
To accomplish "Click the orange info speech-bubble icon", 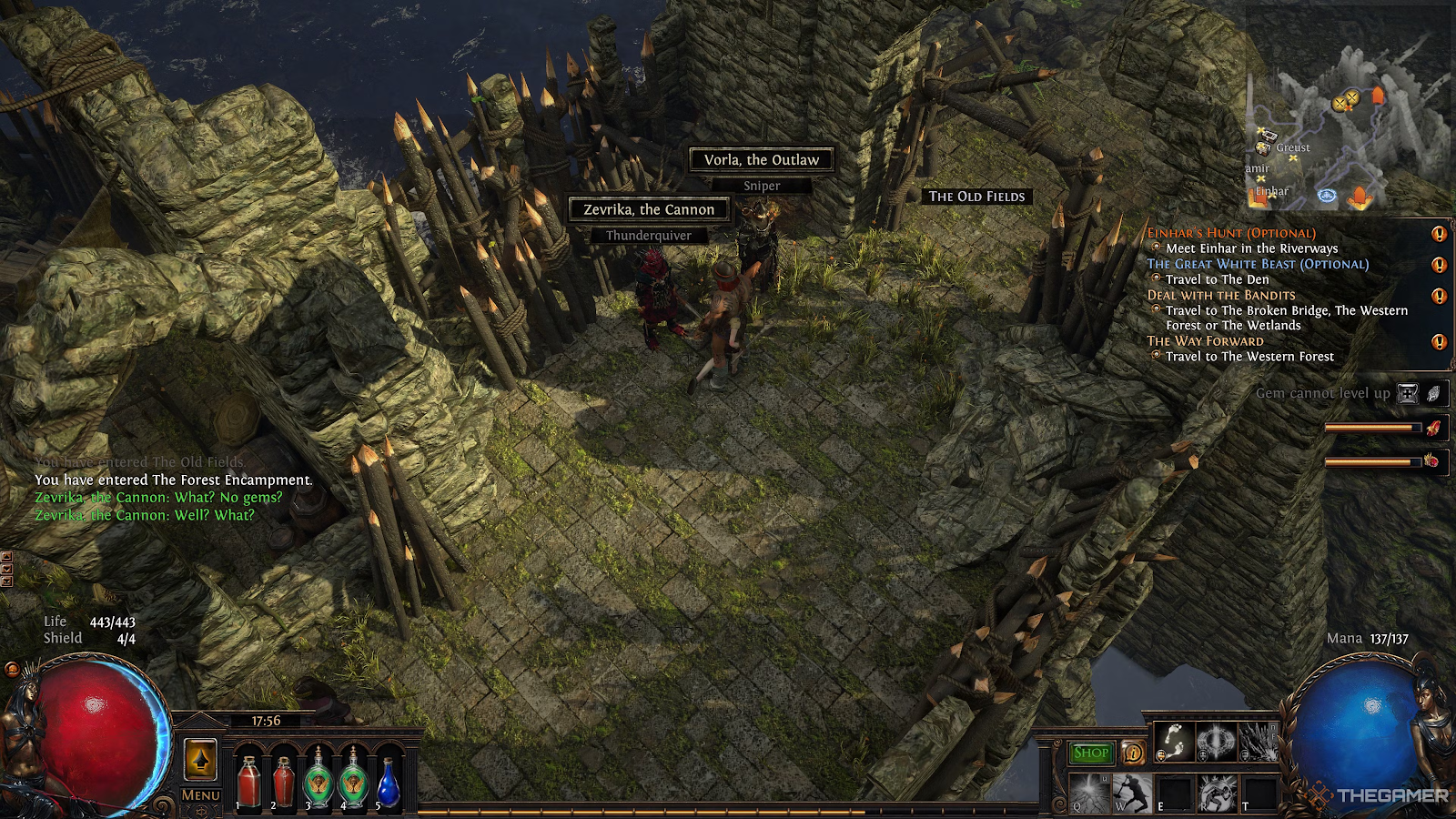I will coord(1133,753).
